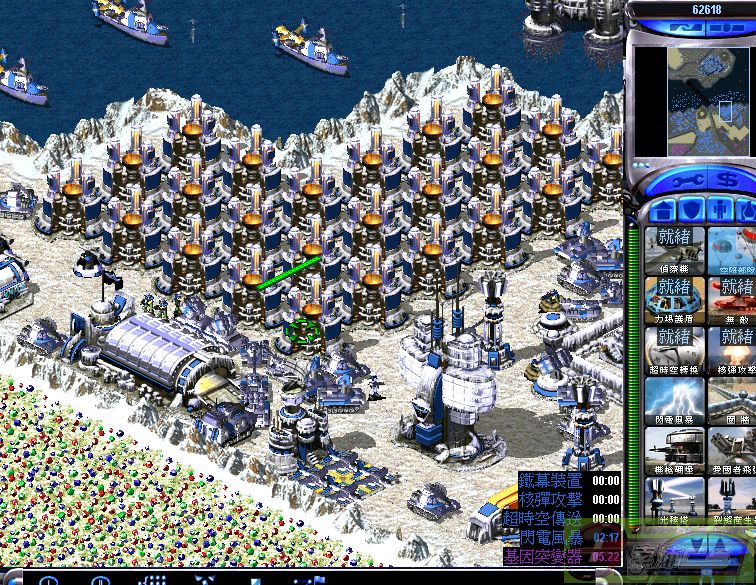This screenshot has height=585, width=756.
Task: Switch to the buildings construction tab
Action: pyautogui.click(x=661, y=211)
